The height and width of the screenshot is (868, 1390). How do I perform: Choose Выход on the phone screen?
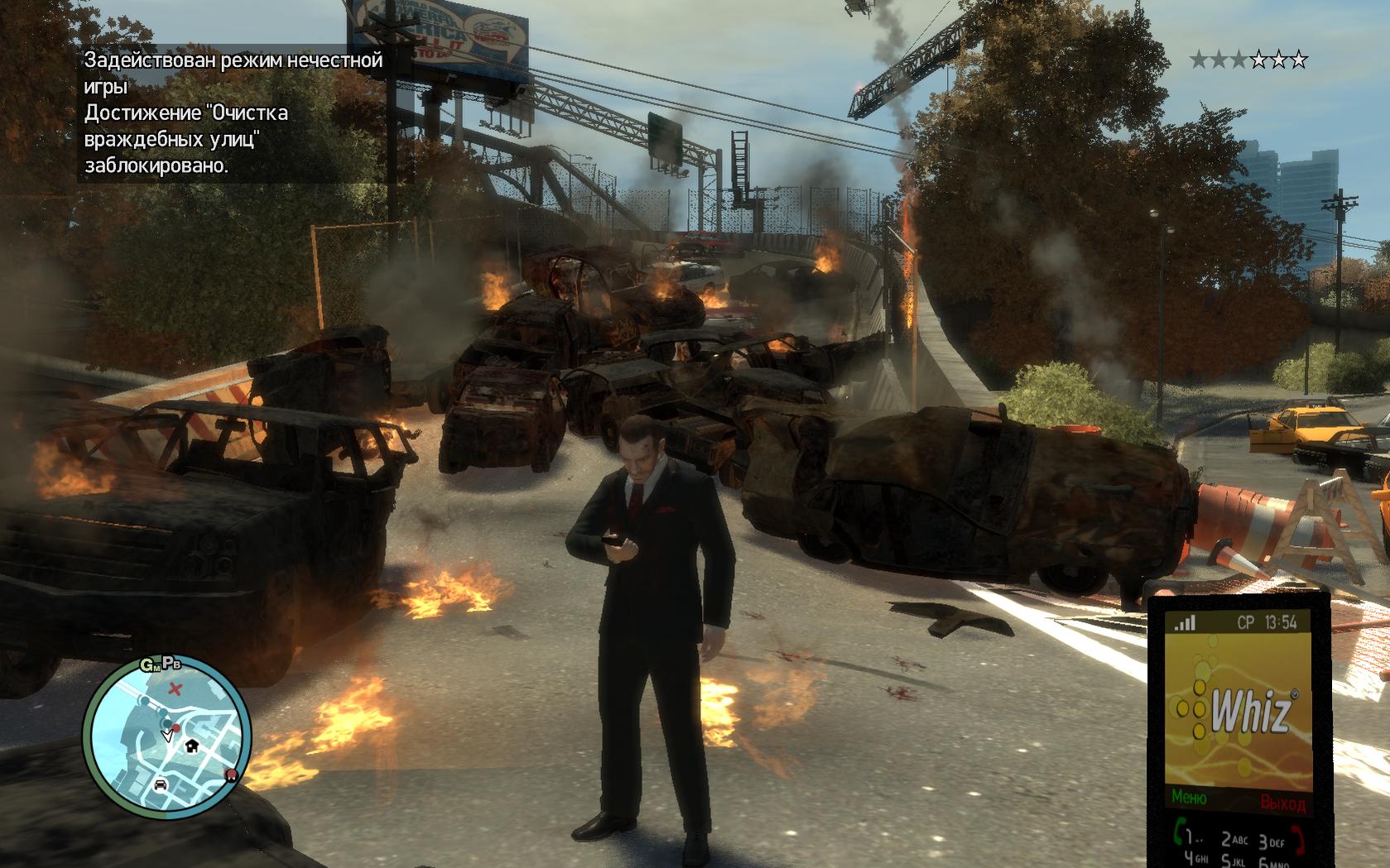click(x=1282, y=802)
